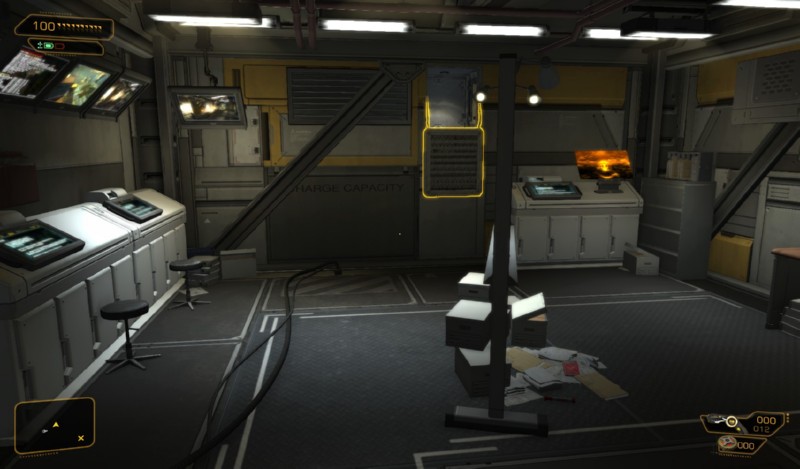Click the yellow X marker on the radar
Viewport: 800px width, 469px height.
click(x=81, y=438)
